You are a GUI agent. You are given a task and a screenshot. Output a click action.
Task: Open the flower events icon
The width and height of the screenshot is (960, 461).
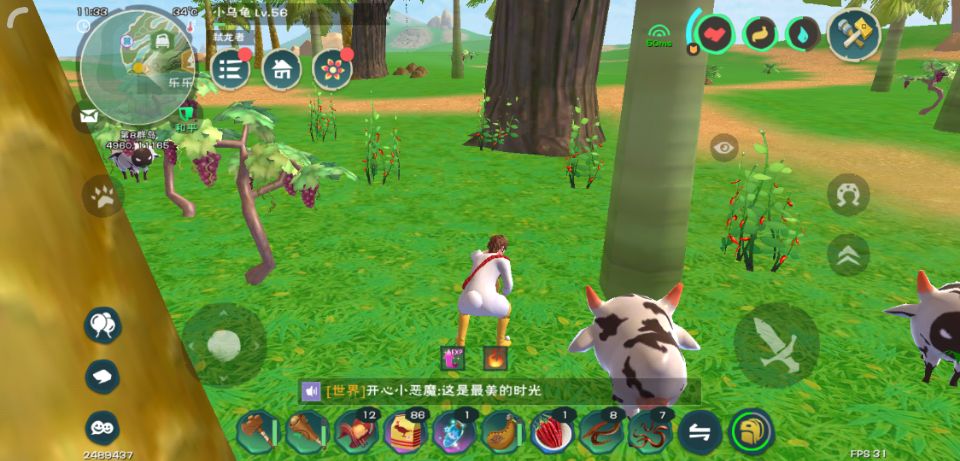332,68
